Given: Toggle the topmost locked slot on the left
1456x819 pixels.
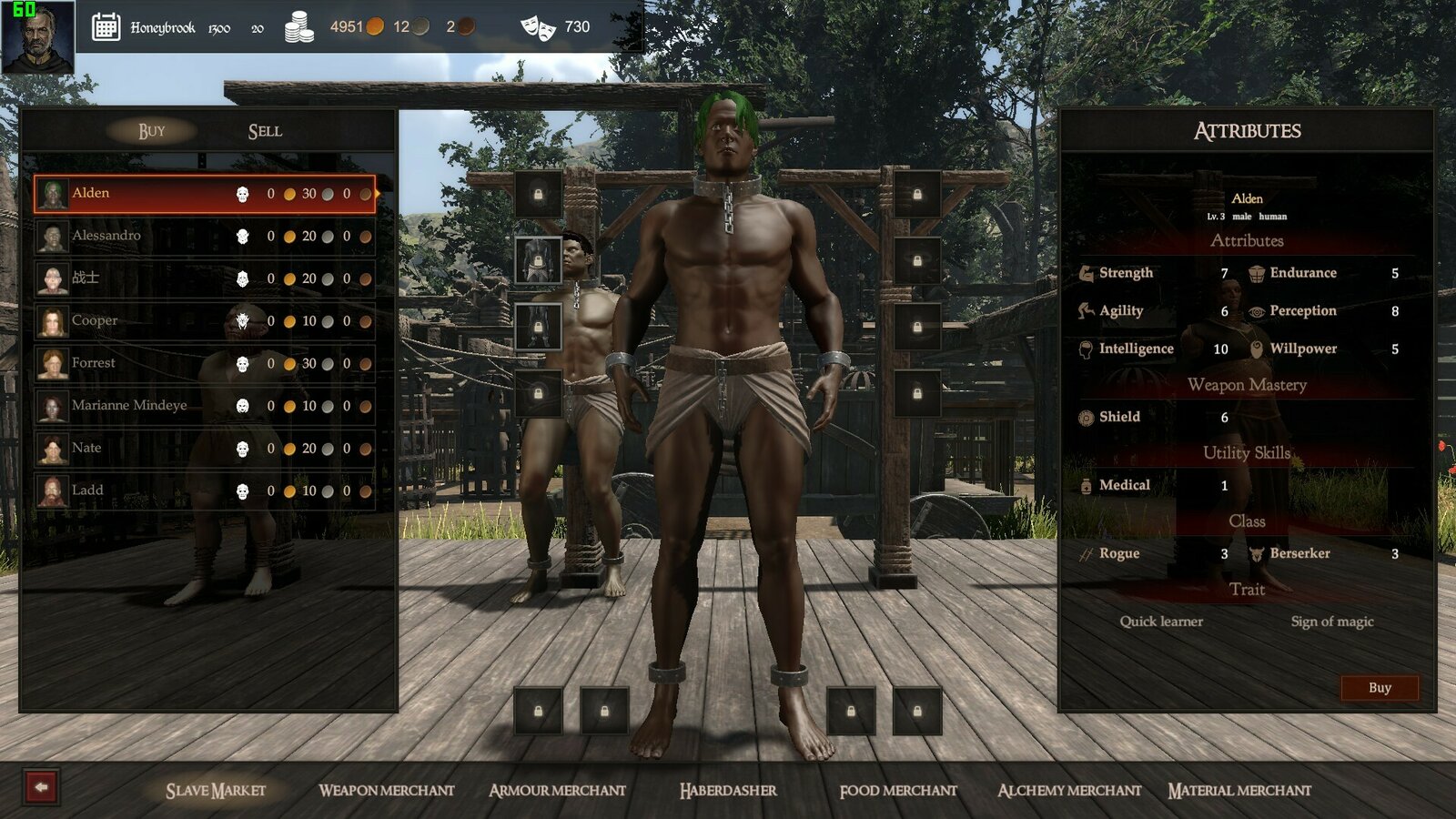Looking at the screenshot, I should click(539, 193).
